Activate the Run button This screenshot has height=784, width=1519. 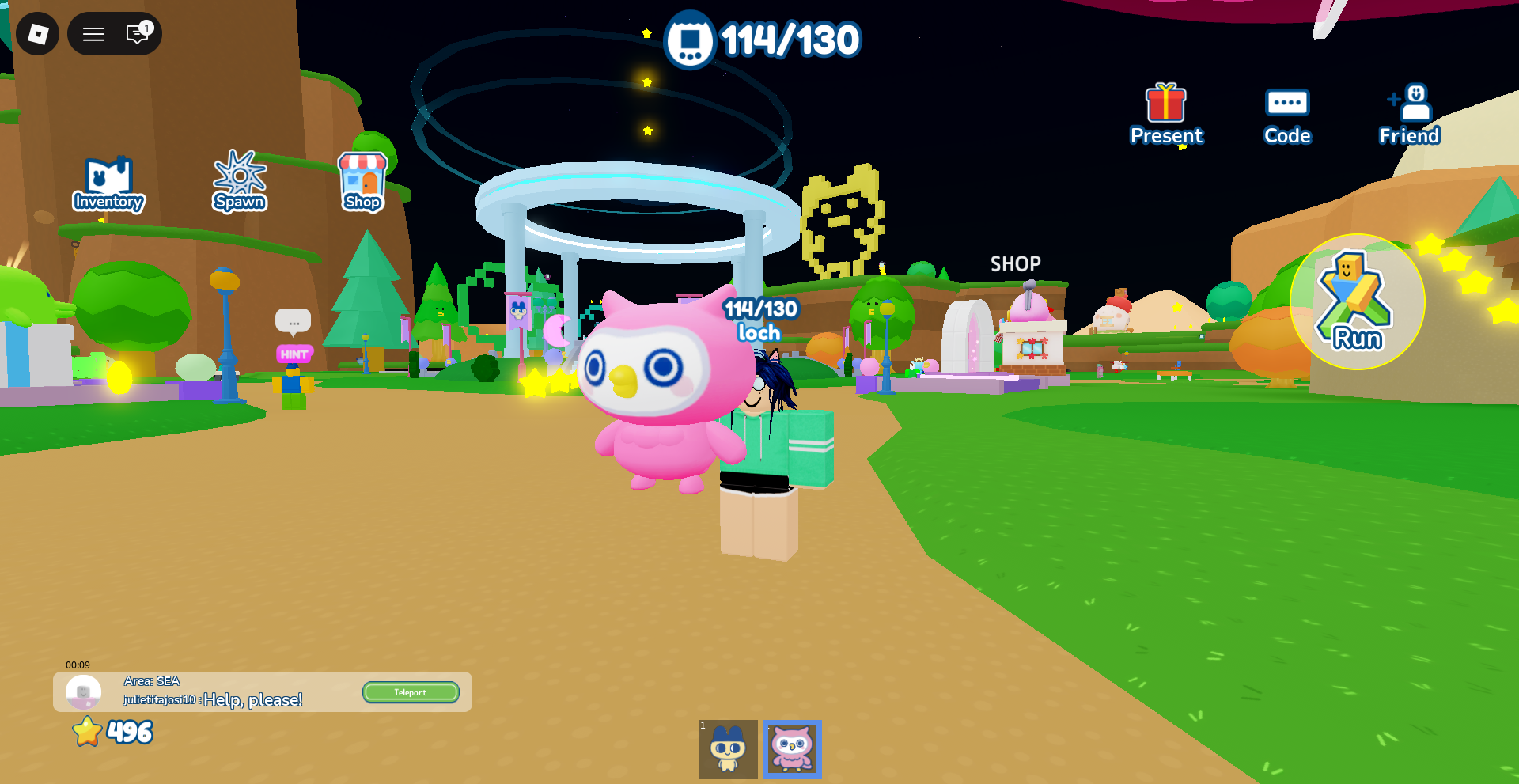[x=1357, y=301]
